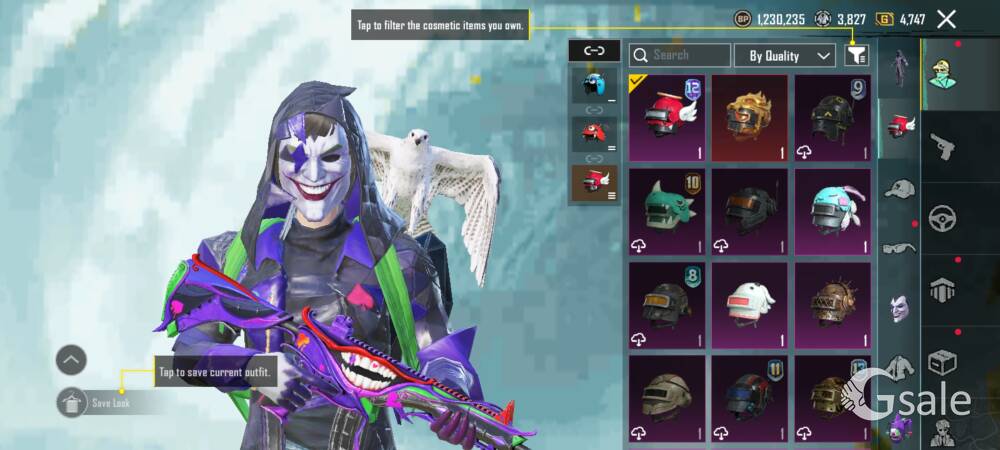Choose the bronze spiked helmet skin
1000x450 pixels.
click(x=832, y=304)
